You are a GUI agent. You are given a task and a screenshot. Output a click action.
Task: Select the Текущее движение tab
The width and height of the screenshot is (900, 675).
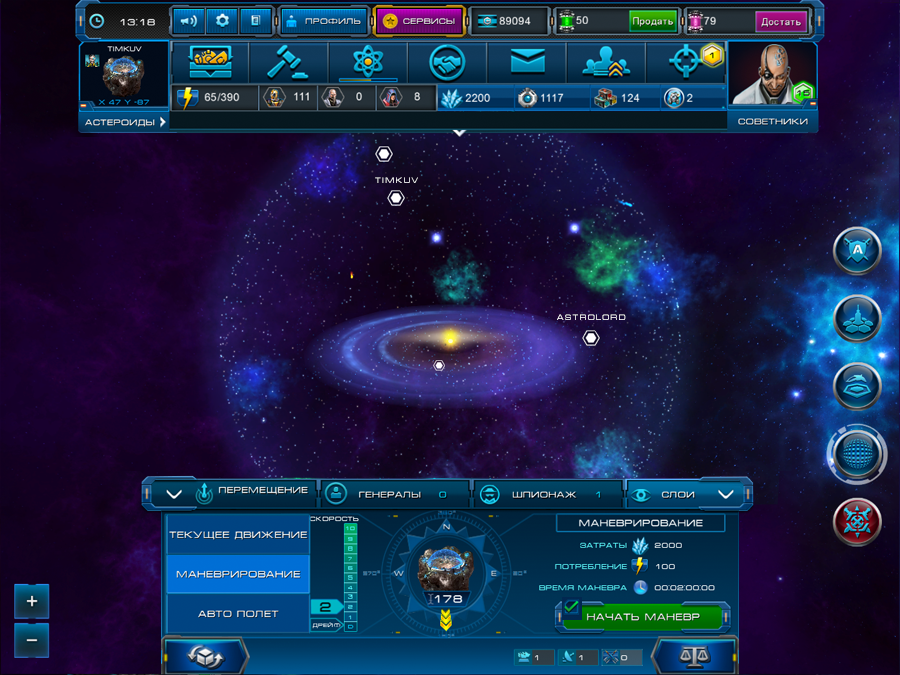coord(238,535)
